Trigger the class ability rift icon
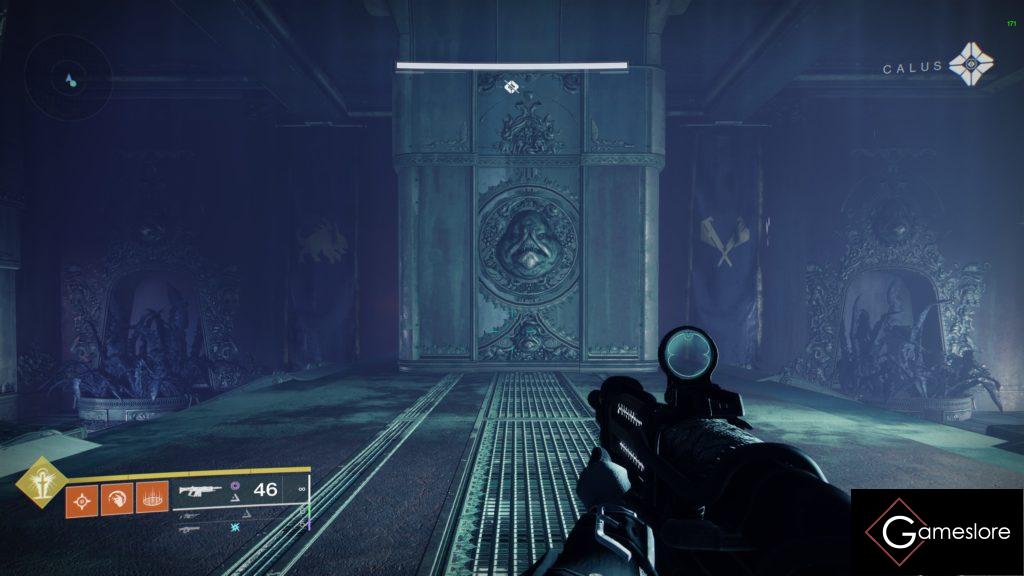Screen dimensions: 1024x576 (151, 498)
